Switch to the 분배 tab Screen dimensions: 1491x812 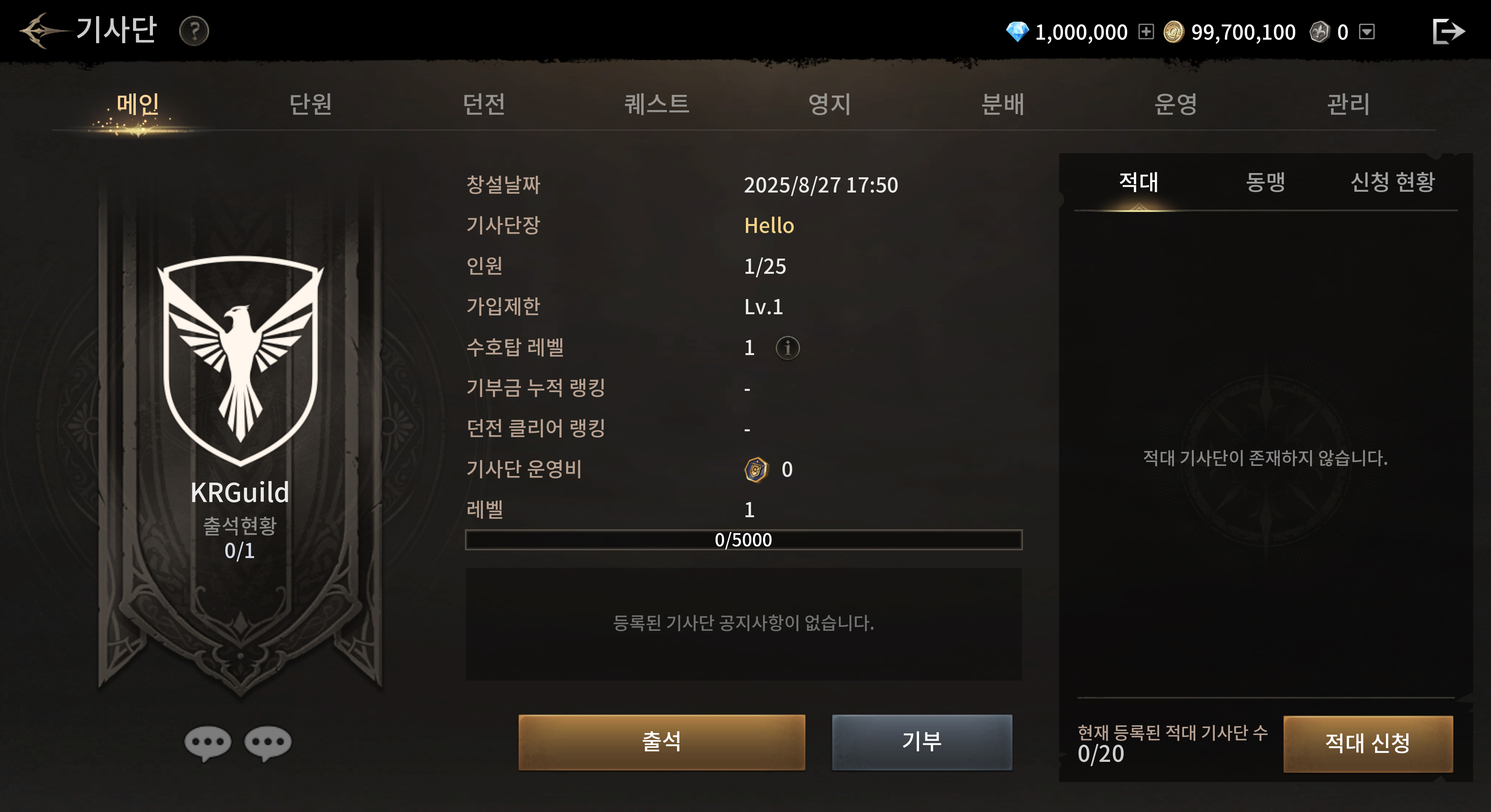[x=1002, y=105]
